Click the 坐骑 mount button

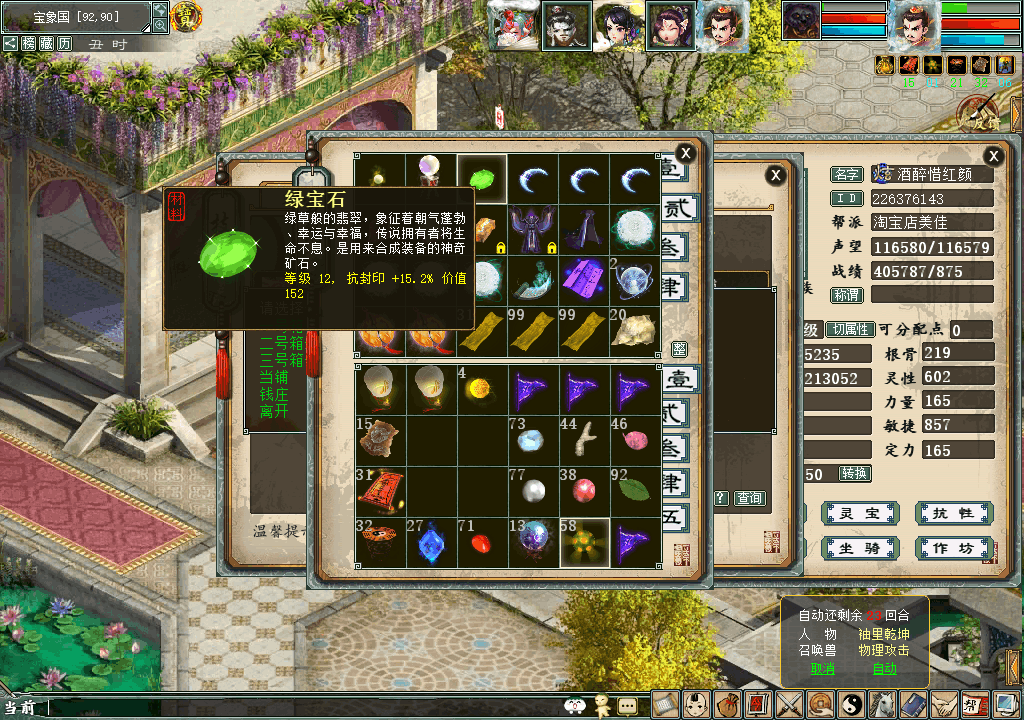tap(858, 548)
